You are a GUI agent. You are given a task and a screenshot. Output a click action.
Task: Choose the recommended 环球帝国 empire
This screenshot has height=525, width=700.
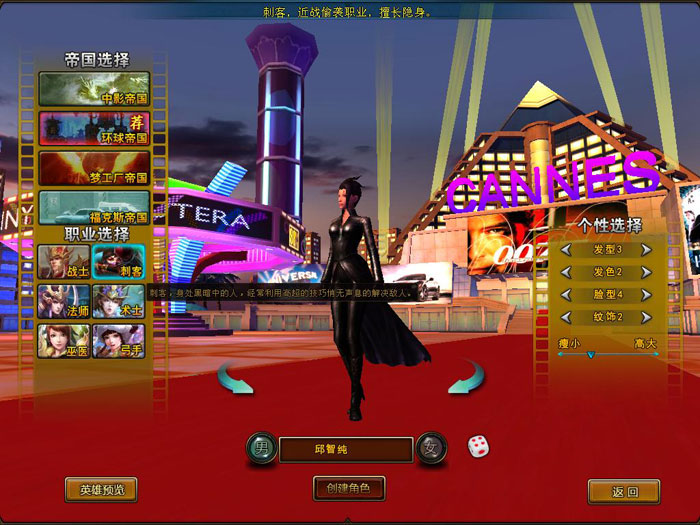pos(94,128)
